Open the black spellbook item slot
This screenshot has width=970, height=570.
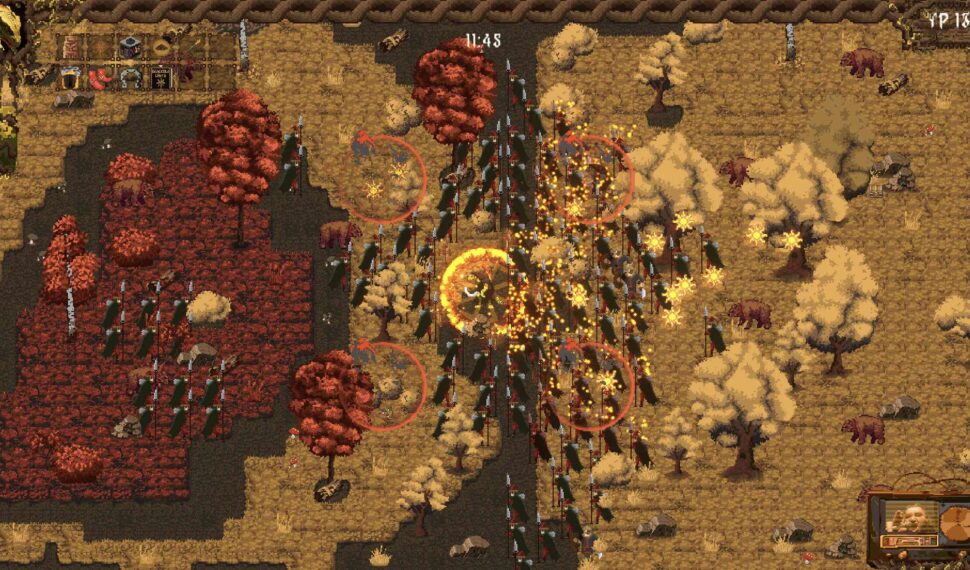(x=160, y=77)
